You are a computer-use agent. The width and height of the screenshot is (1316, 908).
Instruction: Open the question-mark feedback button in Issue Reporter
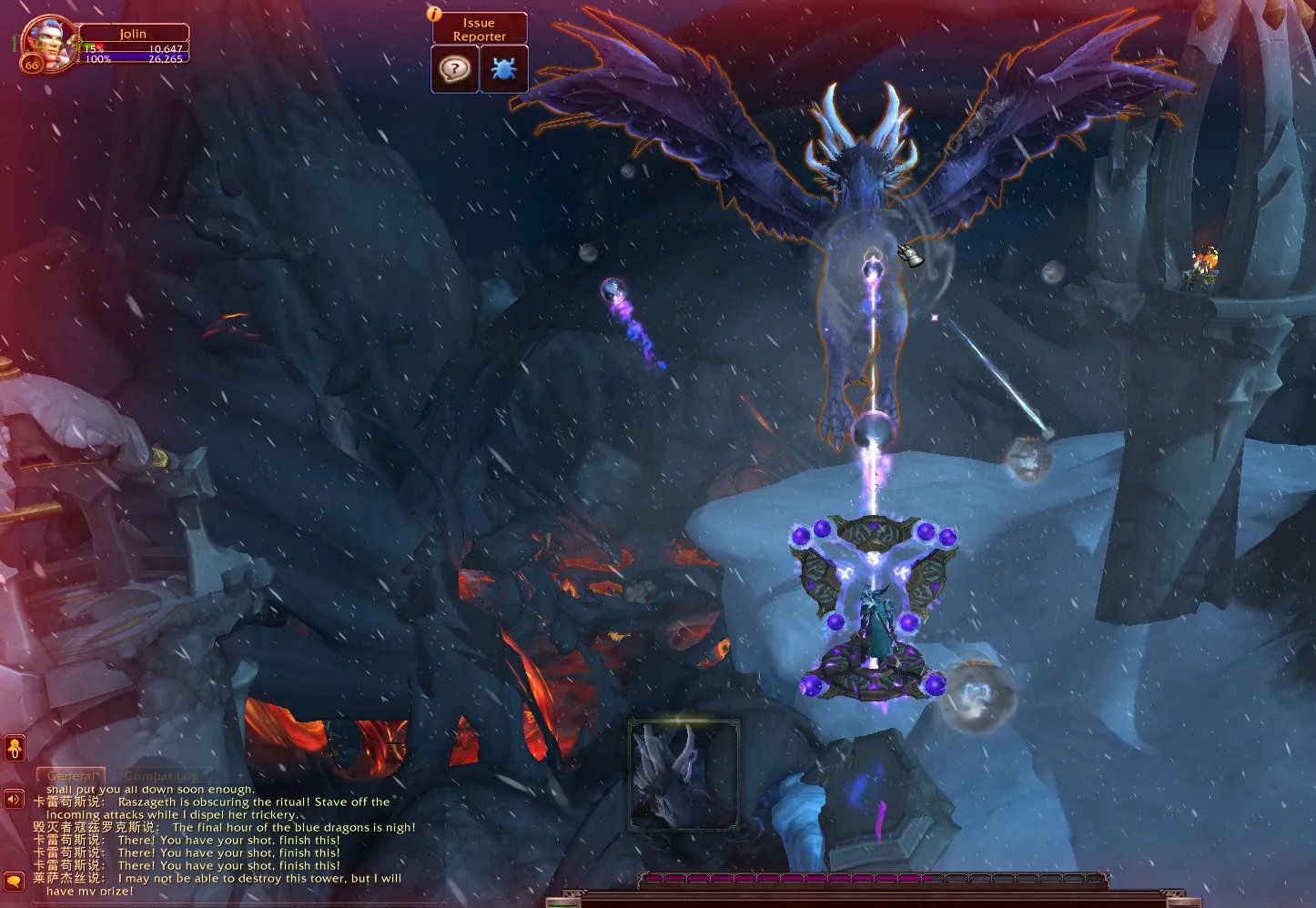tap(454, 68)
